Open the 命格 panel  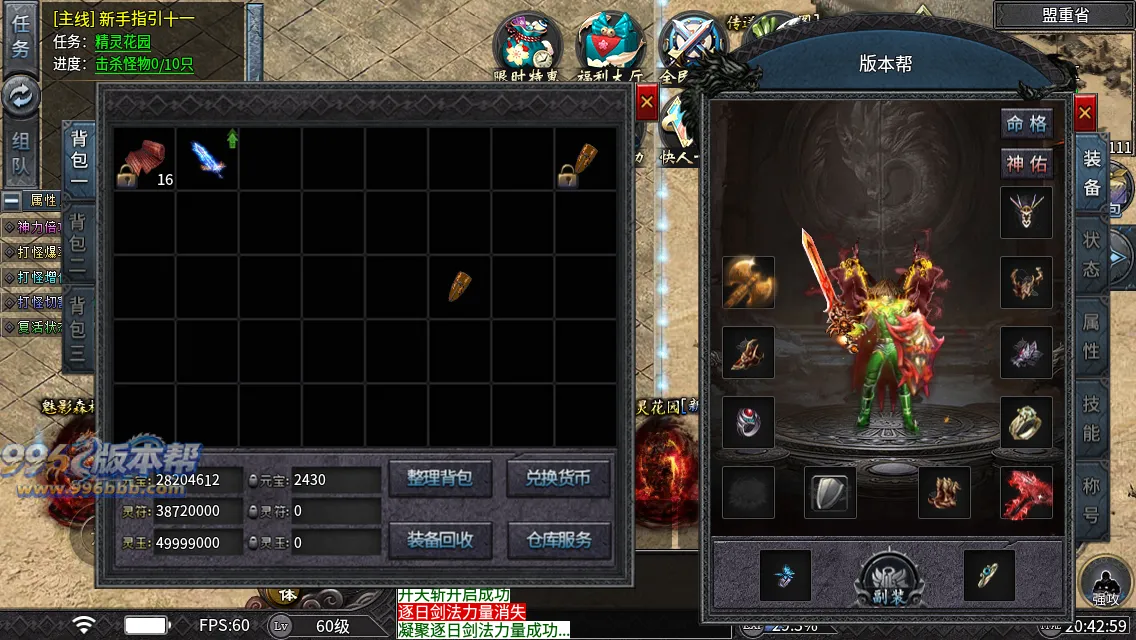(1027, 125)
